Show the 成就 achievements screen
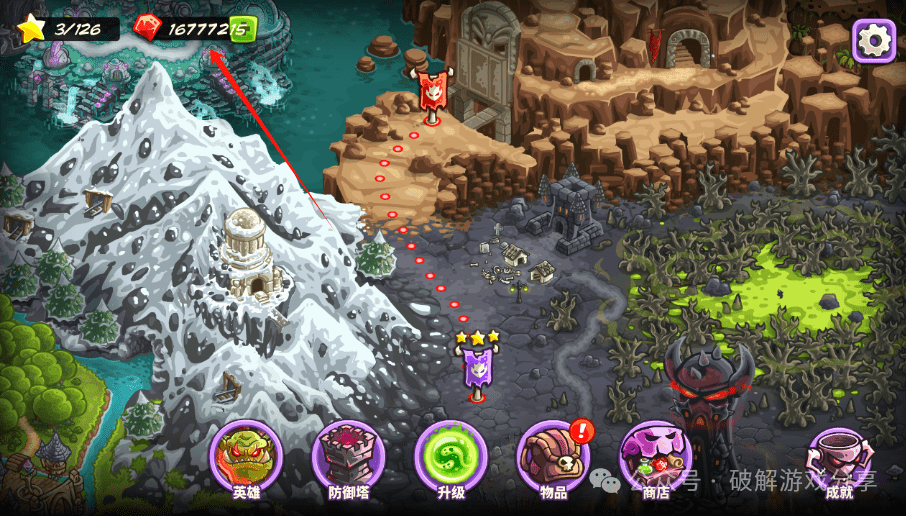 (837, 461)
